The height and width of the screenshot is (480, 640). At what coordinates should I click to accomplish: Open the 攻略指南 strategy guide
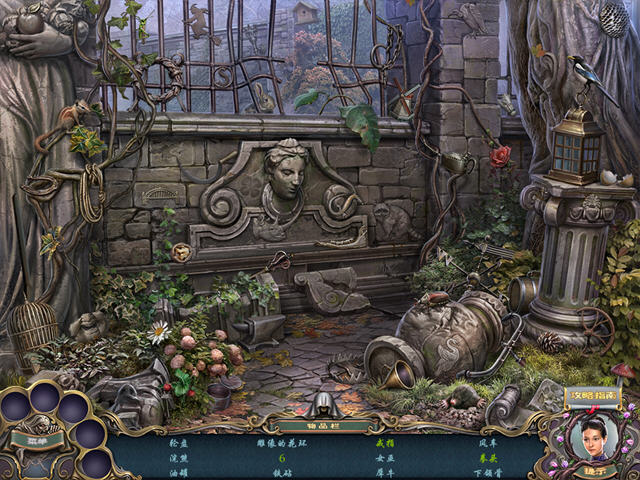(592, 396)
